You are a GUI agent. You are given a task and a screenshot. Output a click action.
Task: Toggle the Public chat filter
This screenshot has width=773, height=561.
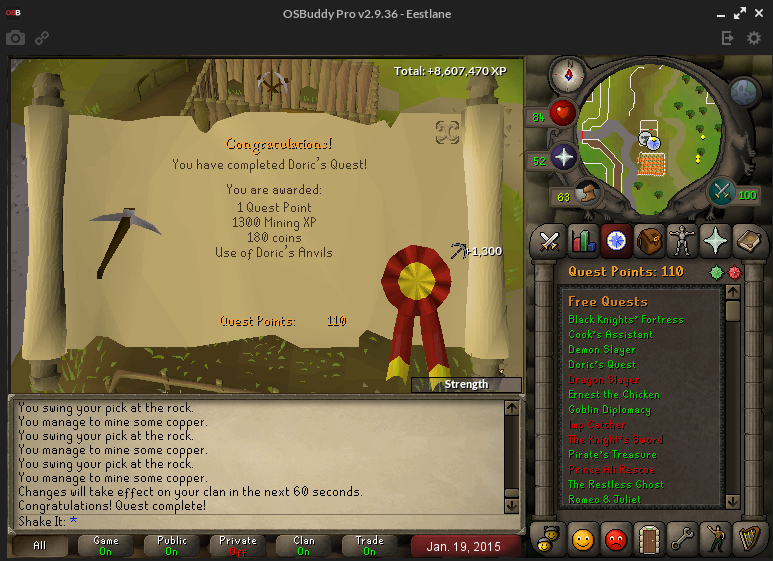click(x=172, y=546)
